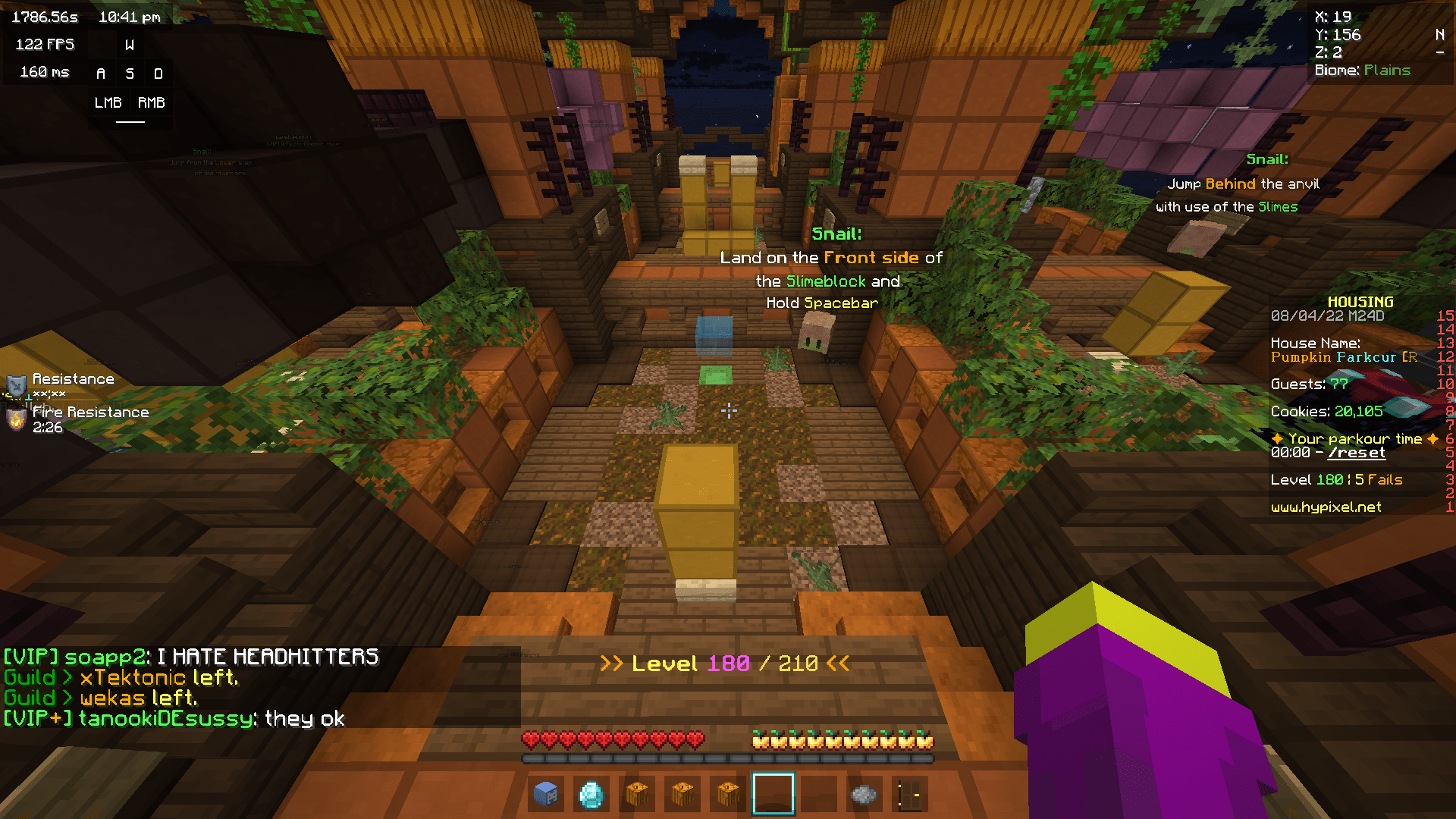This screenshot has height=819, width=1456.
Task: Select the diamond in the hotbar
Action: pyautogui.click(x=591, y=794)
